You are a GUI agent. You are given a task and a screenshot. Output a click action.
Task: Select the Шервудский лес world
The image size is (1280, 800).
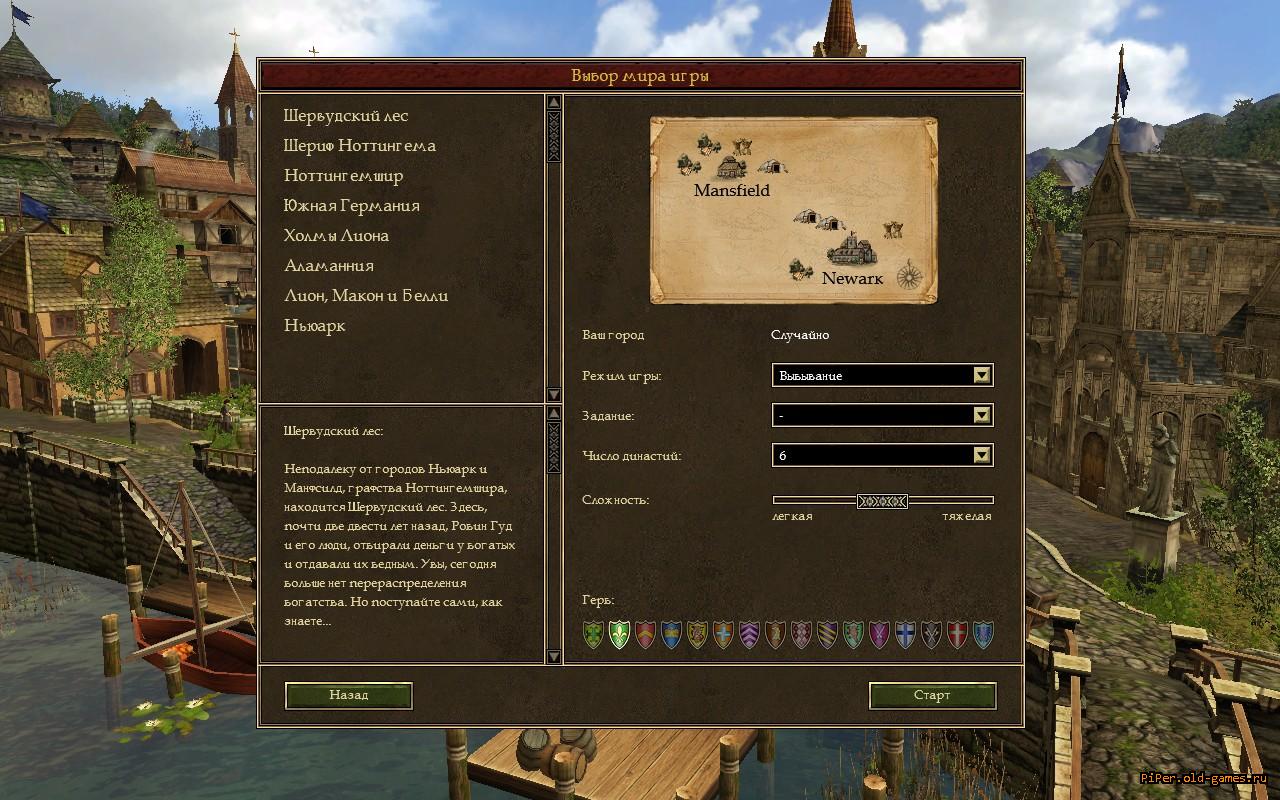pos(346,116)
